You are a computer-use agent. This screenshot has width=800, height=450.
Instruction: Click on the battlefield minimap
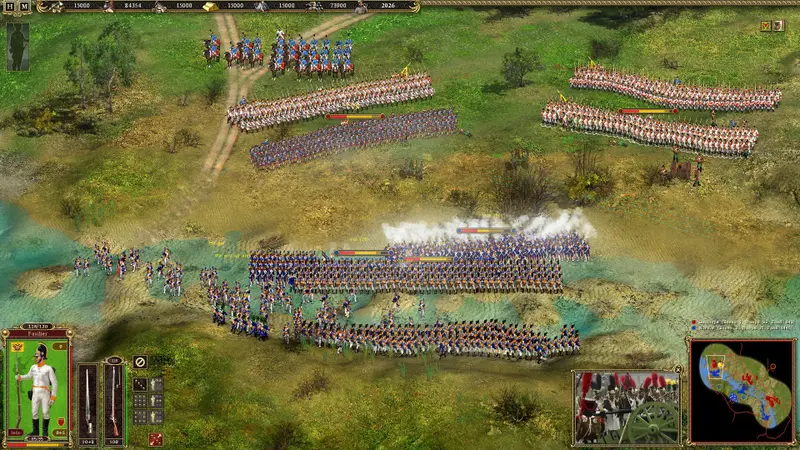pyautogui.click(x=741, y=391)
